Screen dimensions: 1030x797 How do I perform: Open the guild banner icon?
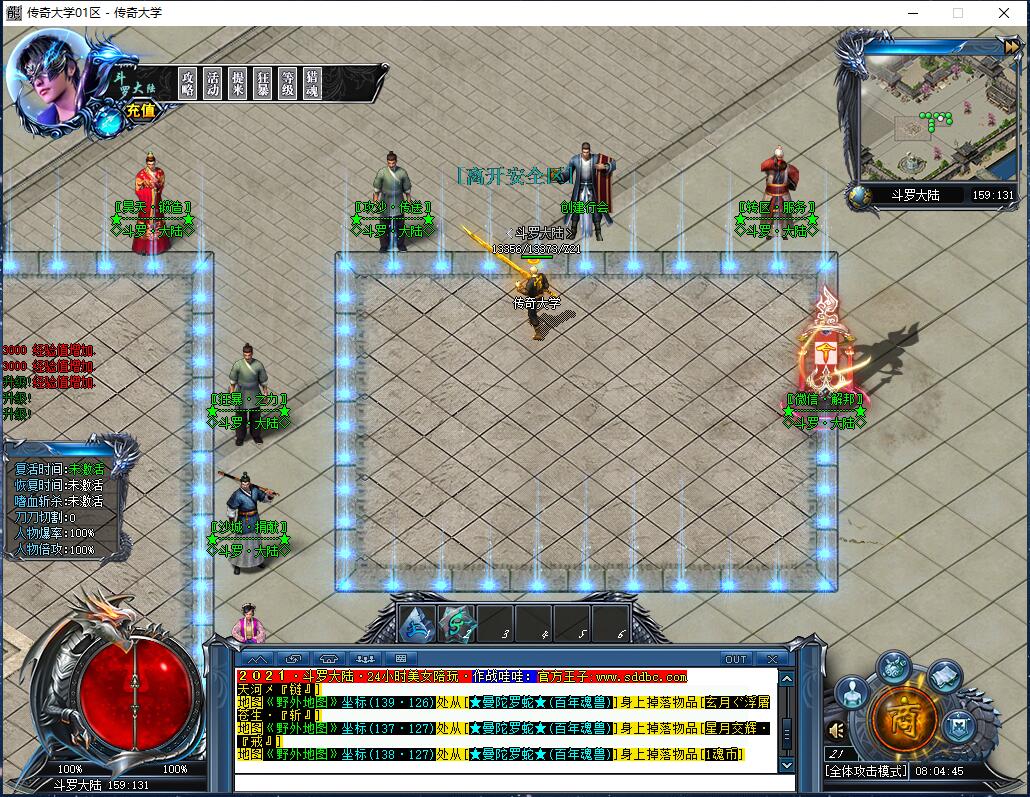pyautogui.click(x=959, y=723)
